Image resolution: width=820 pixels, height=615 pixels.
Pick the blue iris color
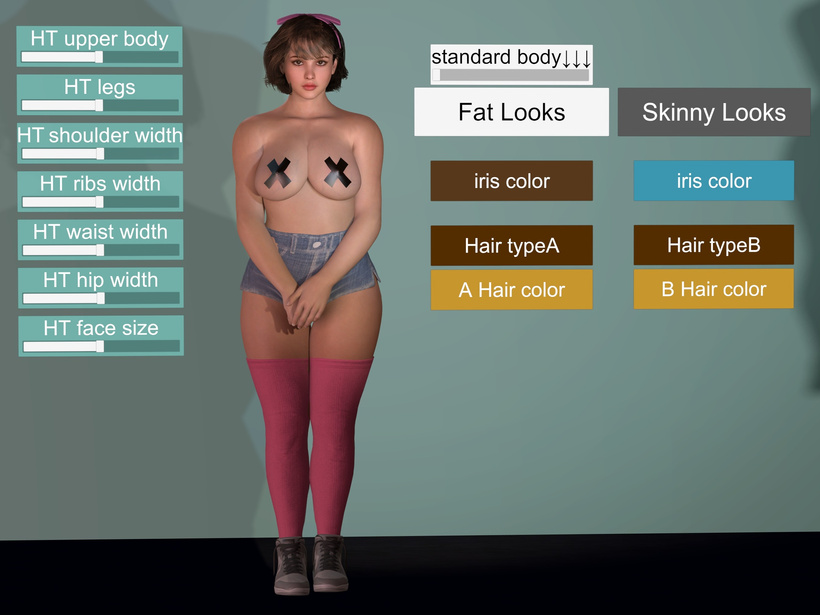[714, 181]
